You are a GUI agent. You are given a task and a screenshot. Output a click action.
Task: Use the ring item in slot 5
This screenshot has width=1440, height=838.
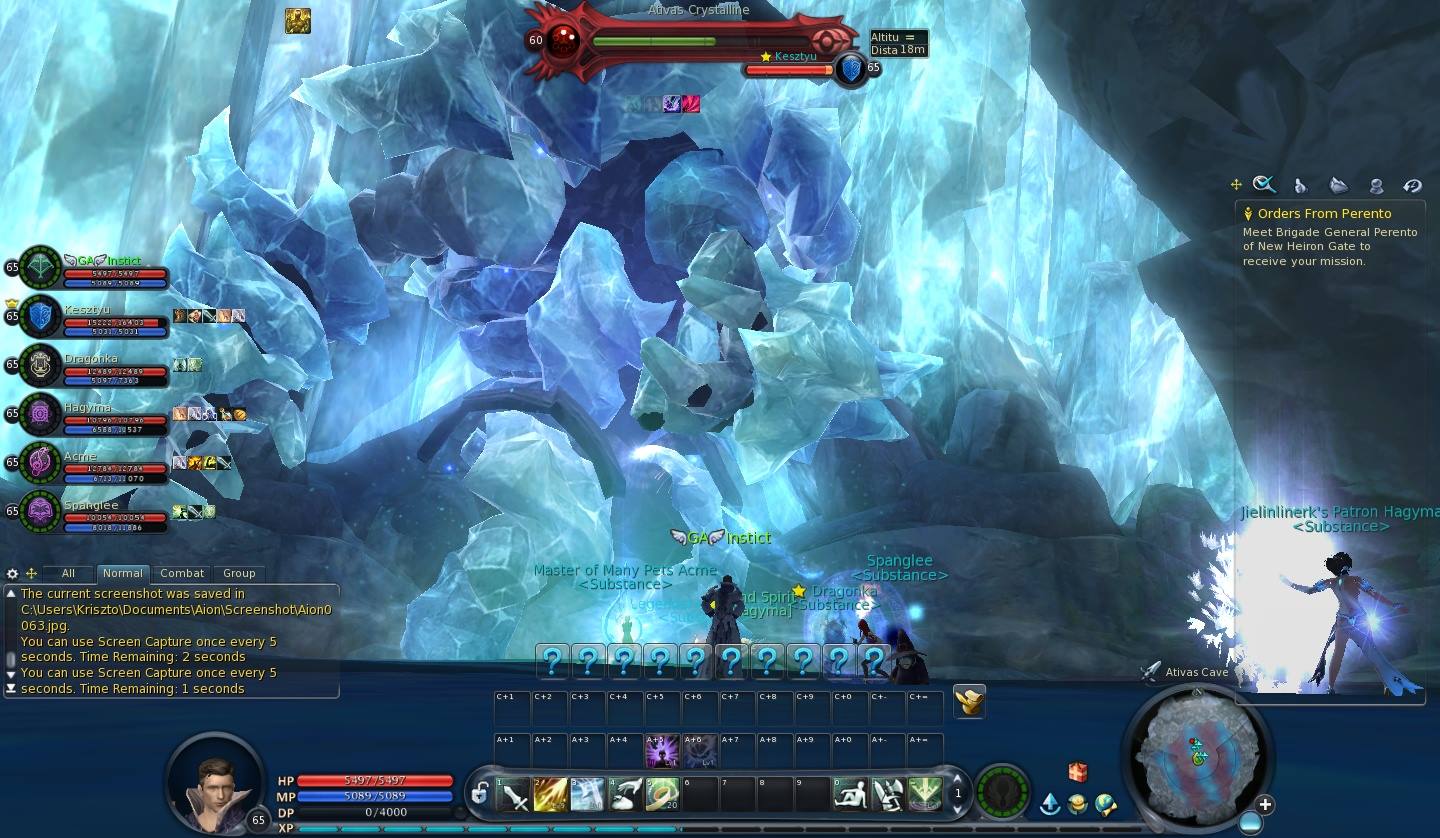click(x=661, y=795)
